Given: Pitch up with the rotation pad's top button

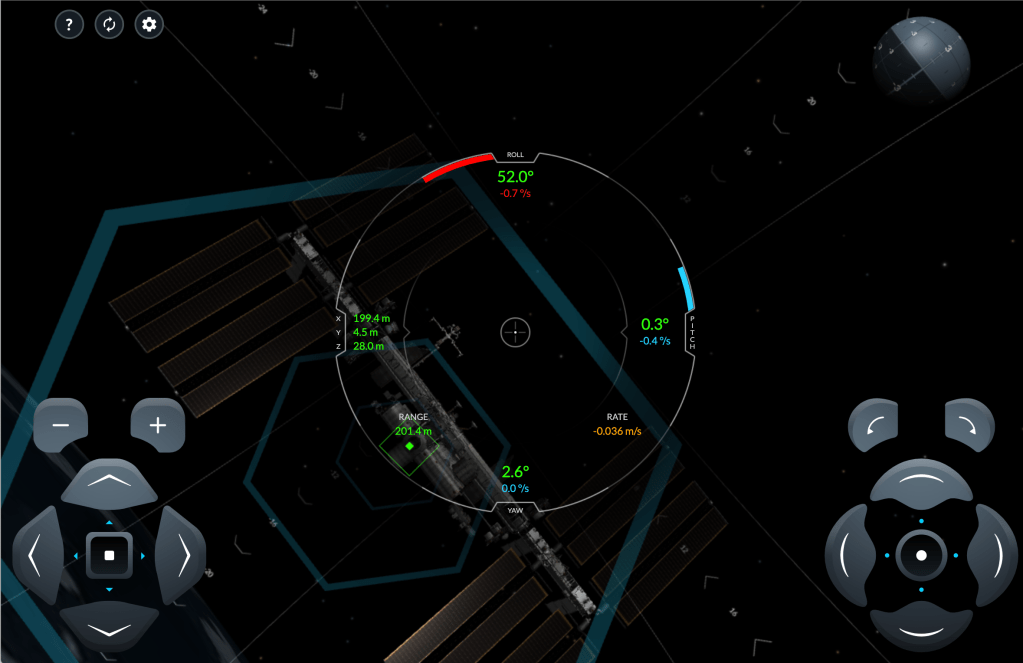Looking at the screenshot, I should [921, 484].
